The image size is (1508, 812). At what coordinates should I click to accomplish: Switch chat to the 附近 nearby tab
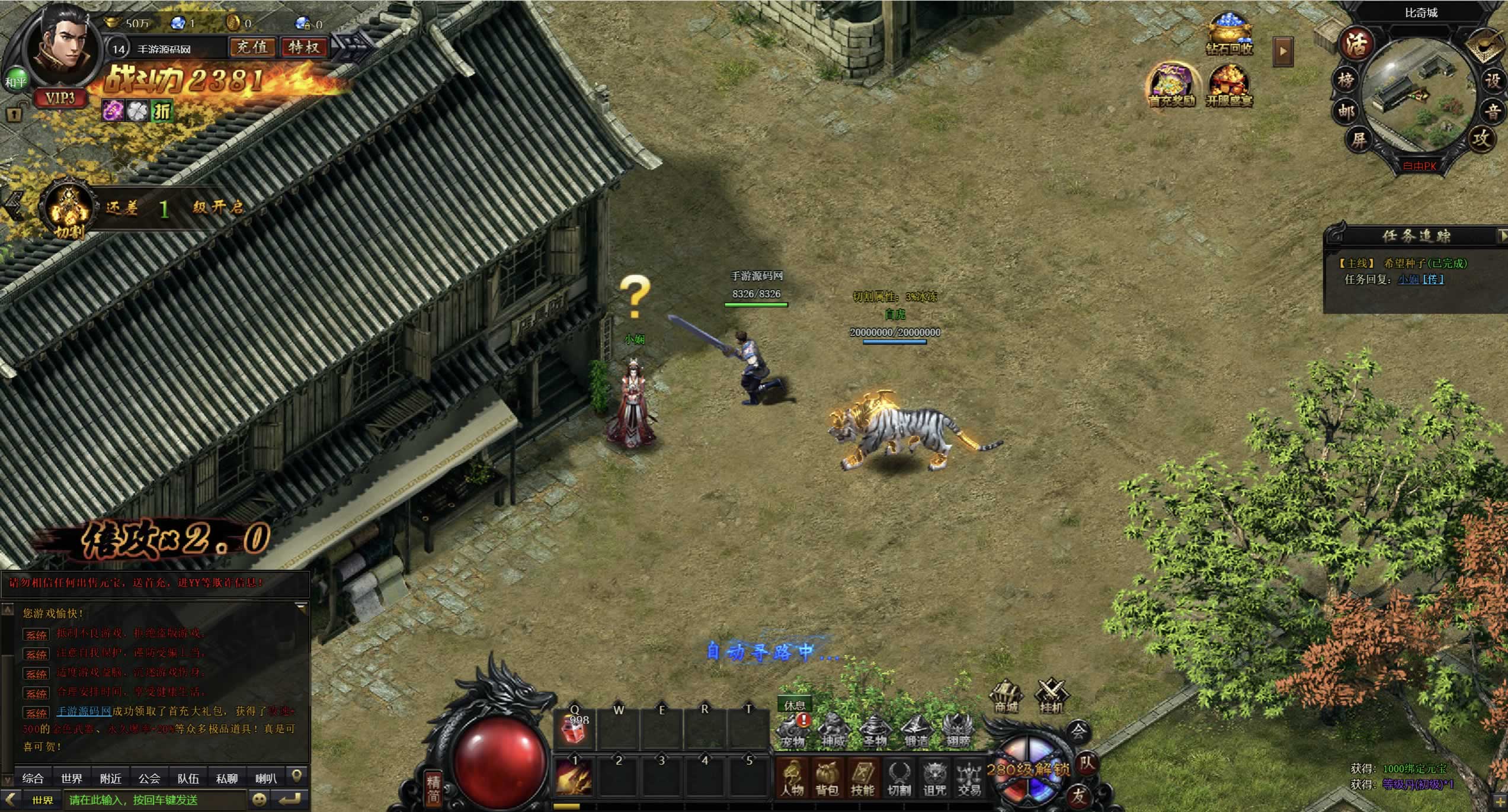[x=110, y=778]
